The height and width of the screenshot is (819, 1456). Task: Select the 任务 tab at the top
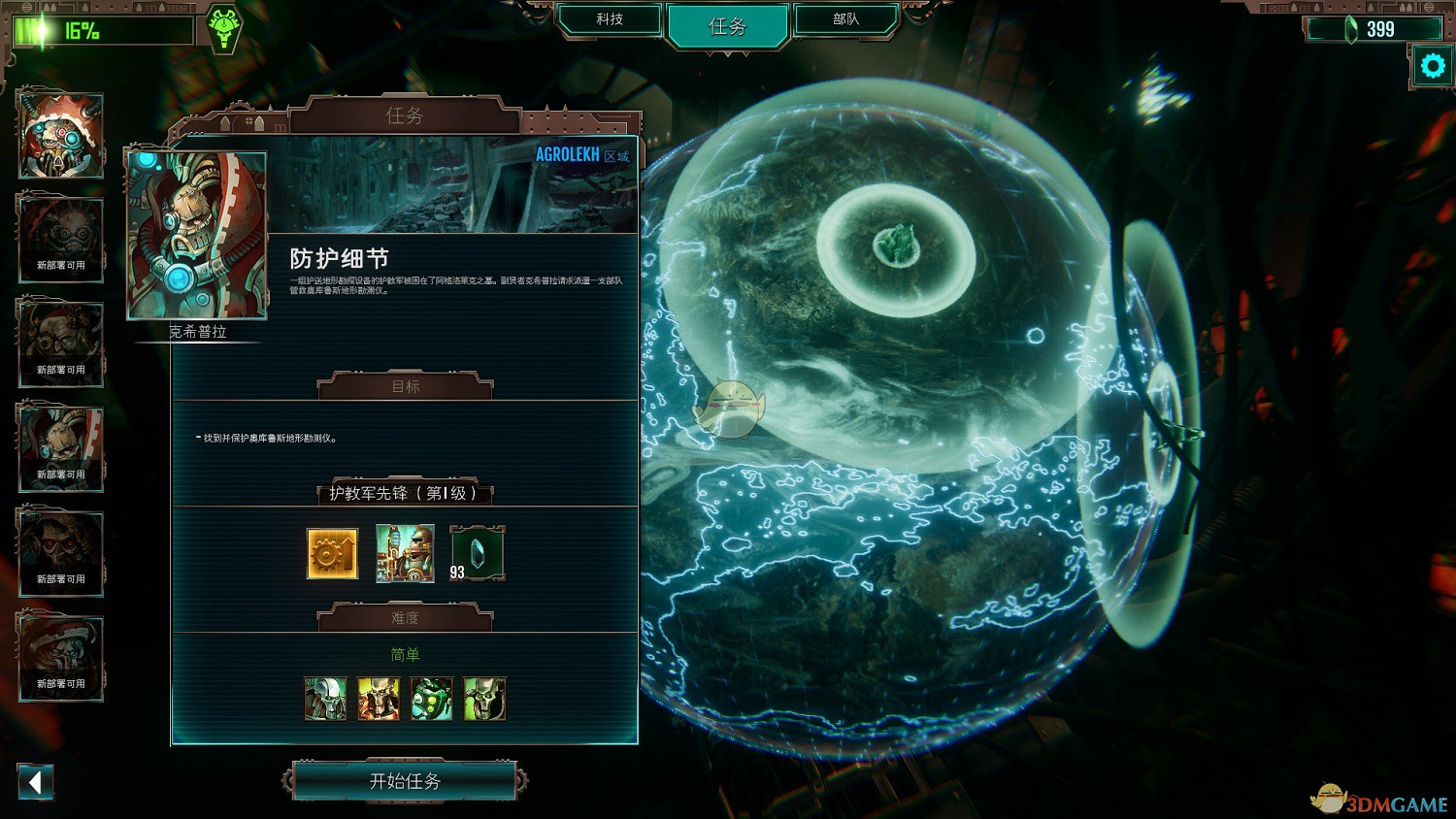click(x=727, y=26)
